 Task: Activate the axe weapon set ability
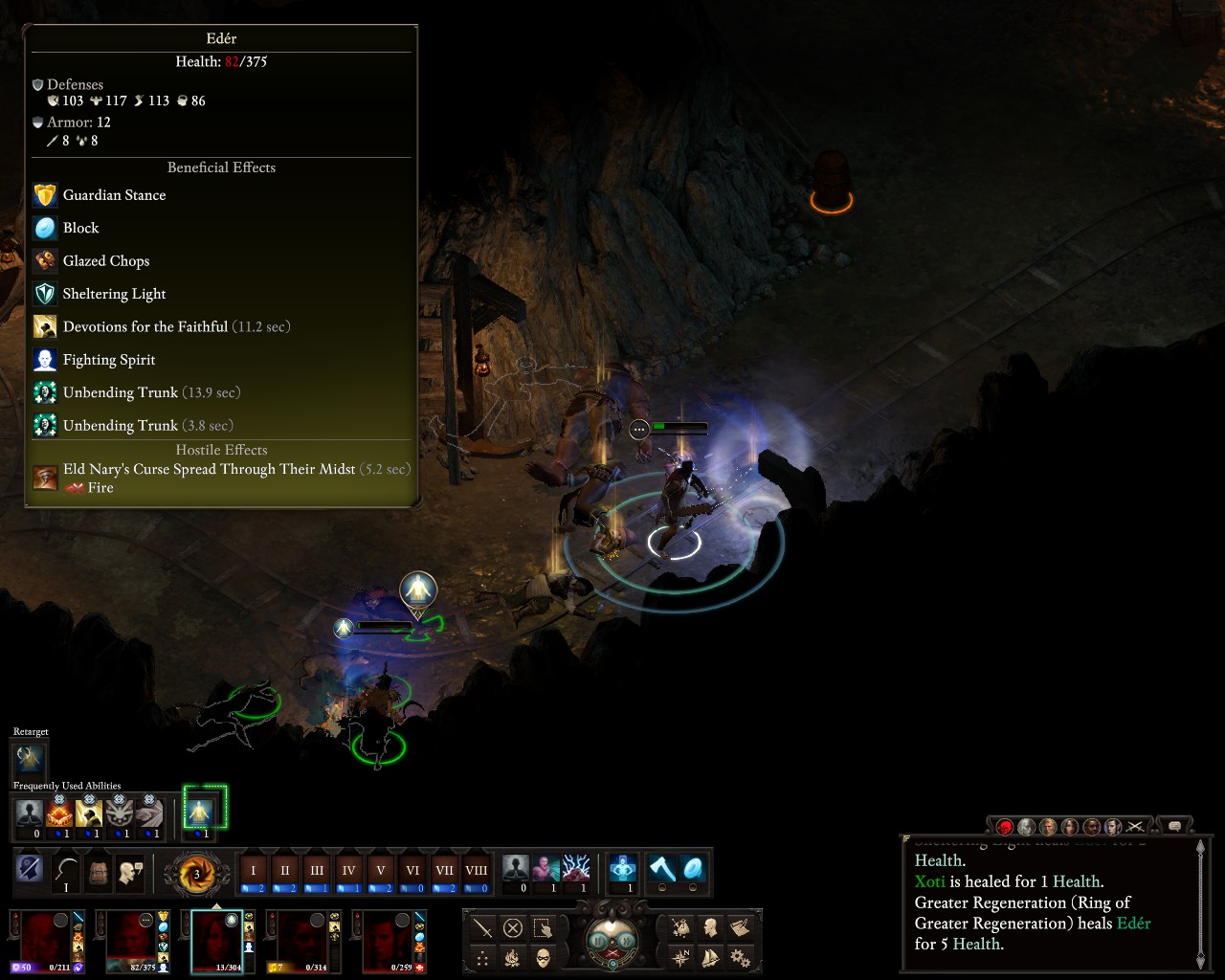[x=662, y=869]
